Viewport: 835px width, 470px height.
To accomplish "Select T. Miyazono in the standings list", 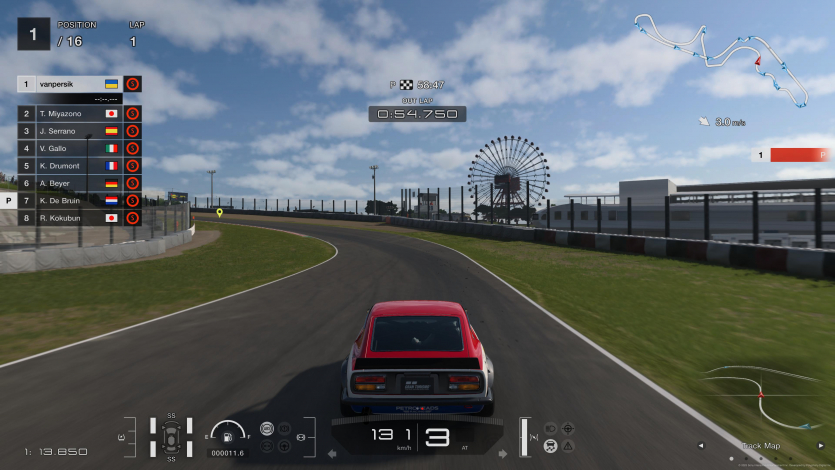I will [70, 114].
